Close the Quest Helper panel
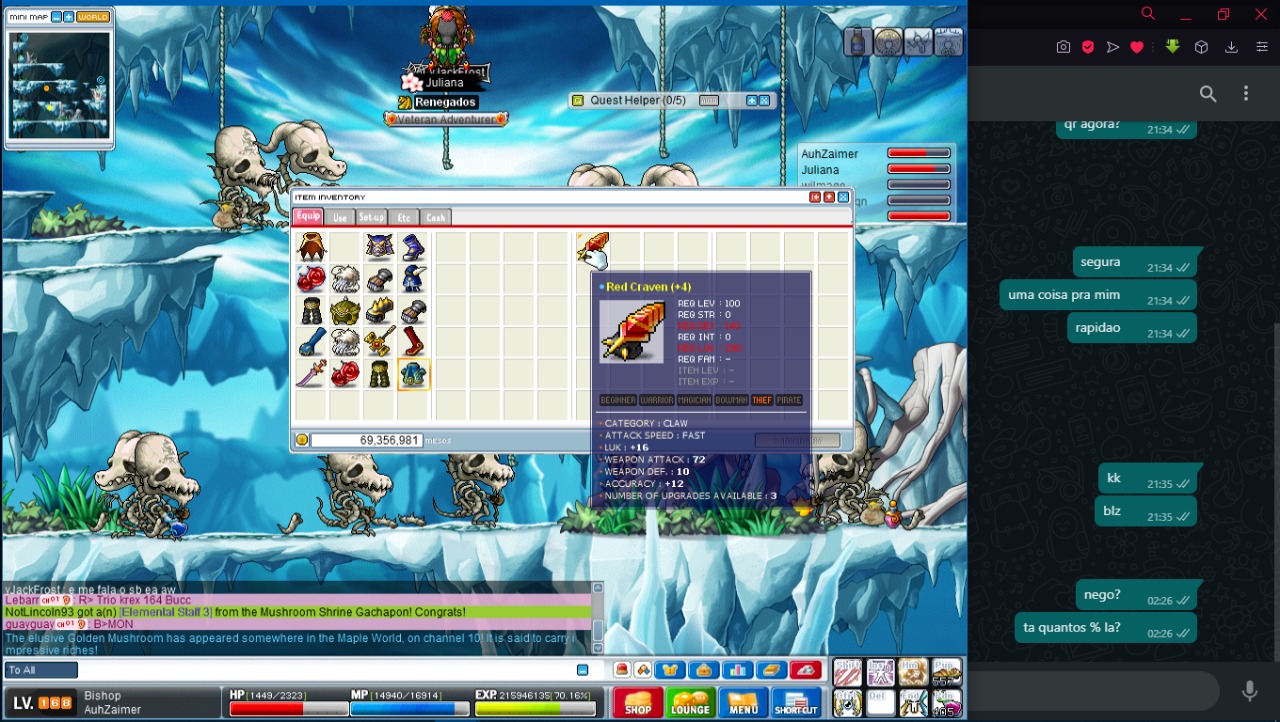The height and width of the screenshot is (722, 1280). 764,101
